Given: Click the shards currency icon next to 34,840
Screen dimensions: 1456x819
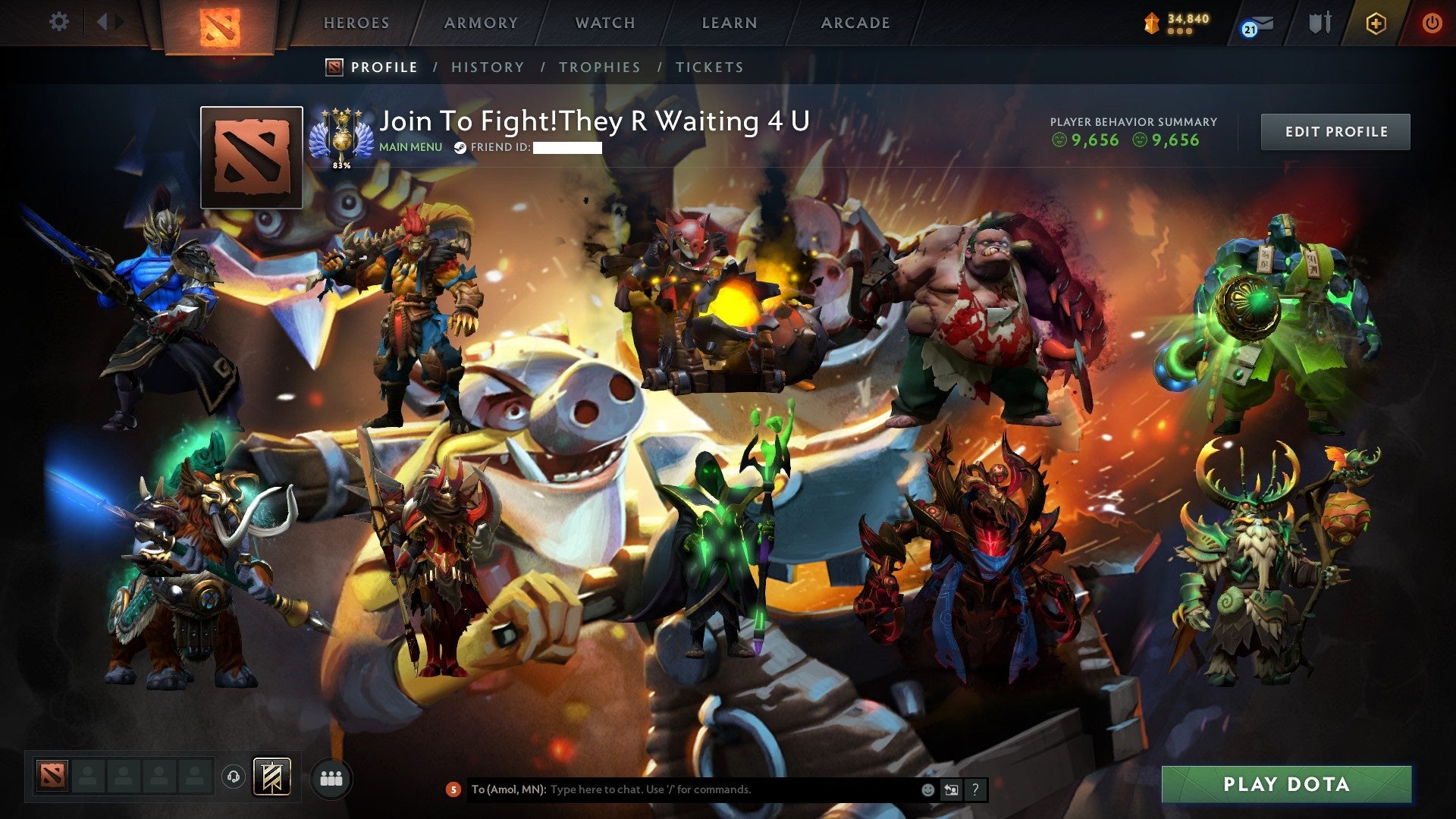Looking at the screenshot, I should point(1152,24).
